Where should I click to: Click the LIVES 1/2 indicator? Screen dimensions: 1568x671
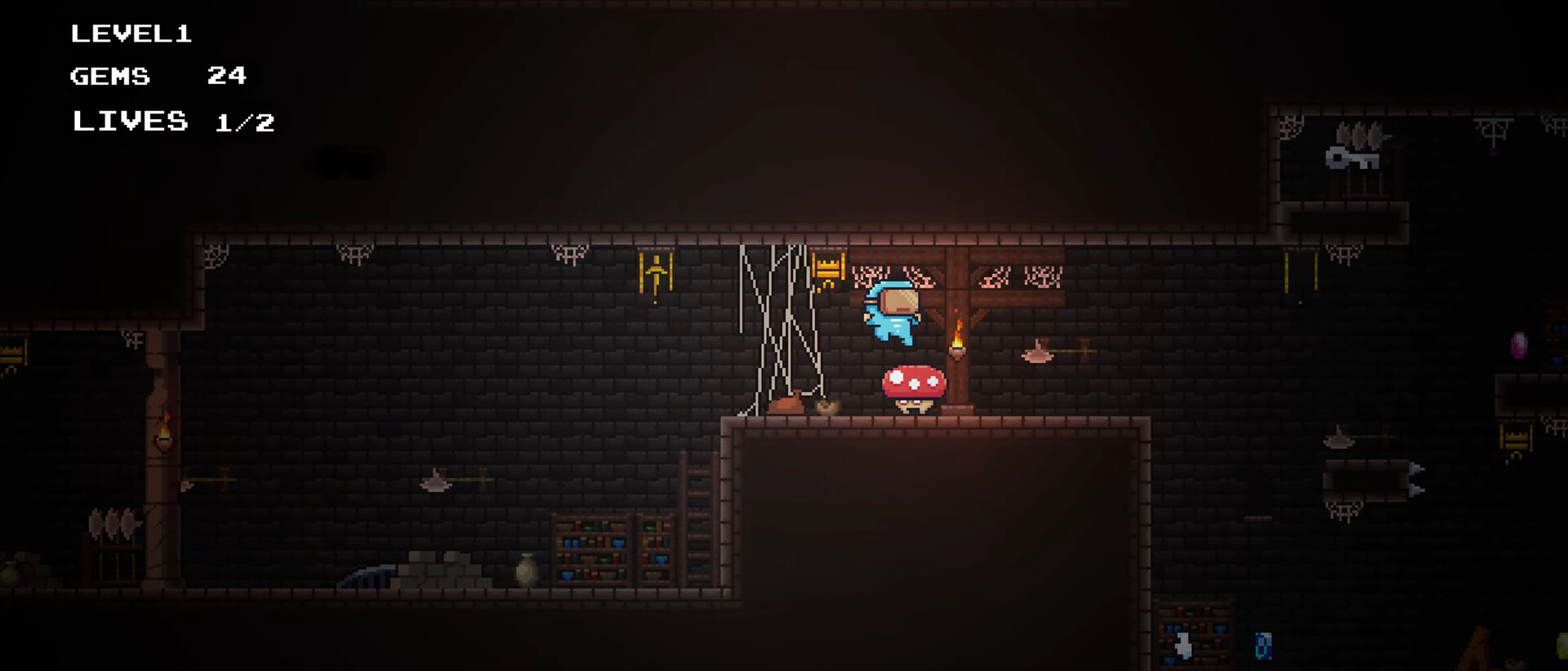173,121
